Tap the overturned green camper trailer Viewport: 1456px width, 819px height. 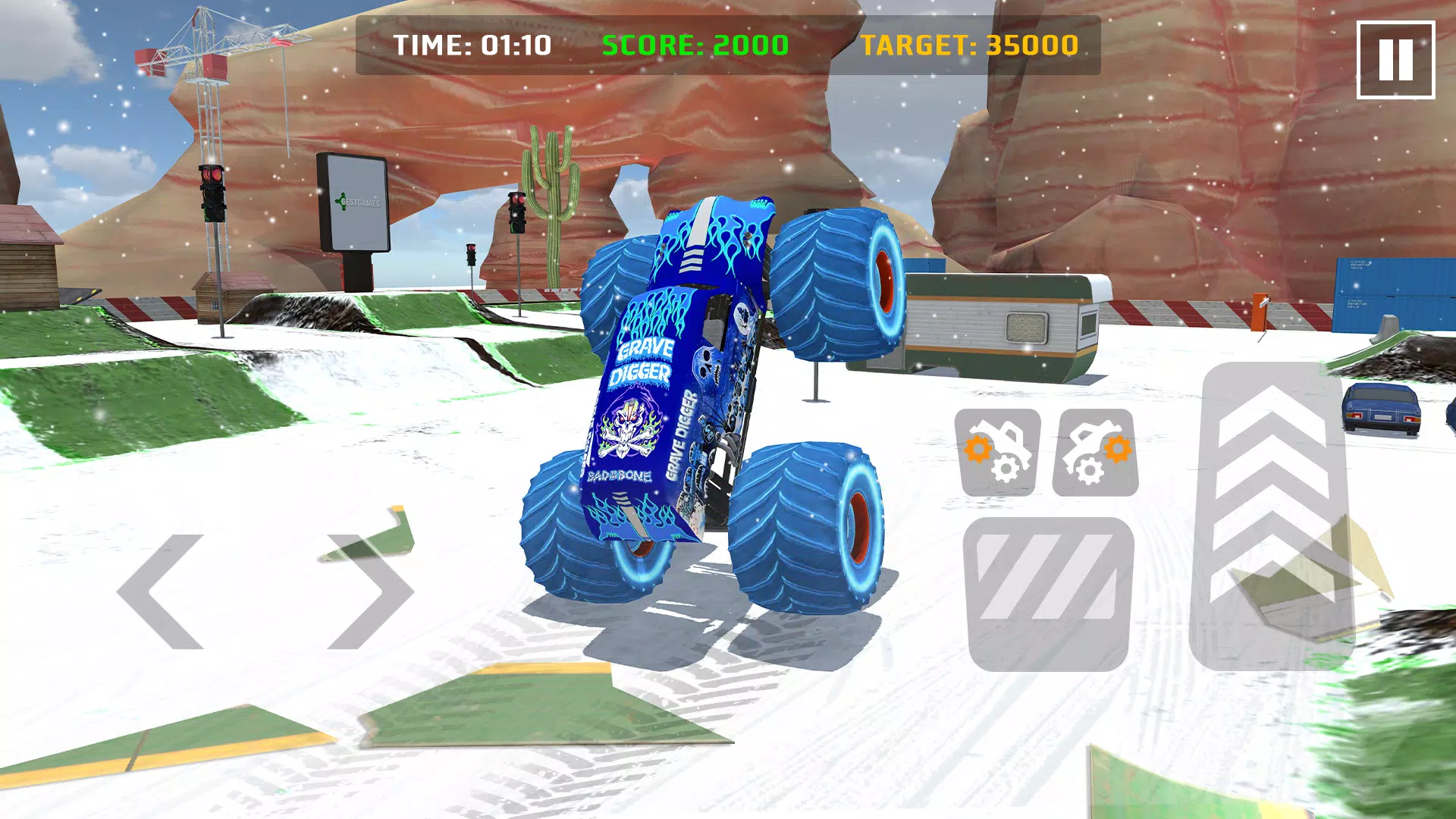click(1009, 326)
